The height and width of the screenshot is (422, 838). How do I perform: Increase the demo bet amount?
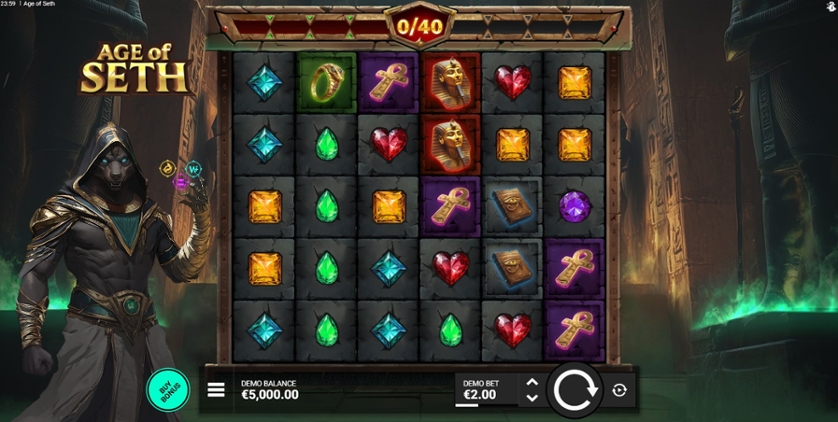pyautogui.click(x=532, y=382)
